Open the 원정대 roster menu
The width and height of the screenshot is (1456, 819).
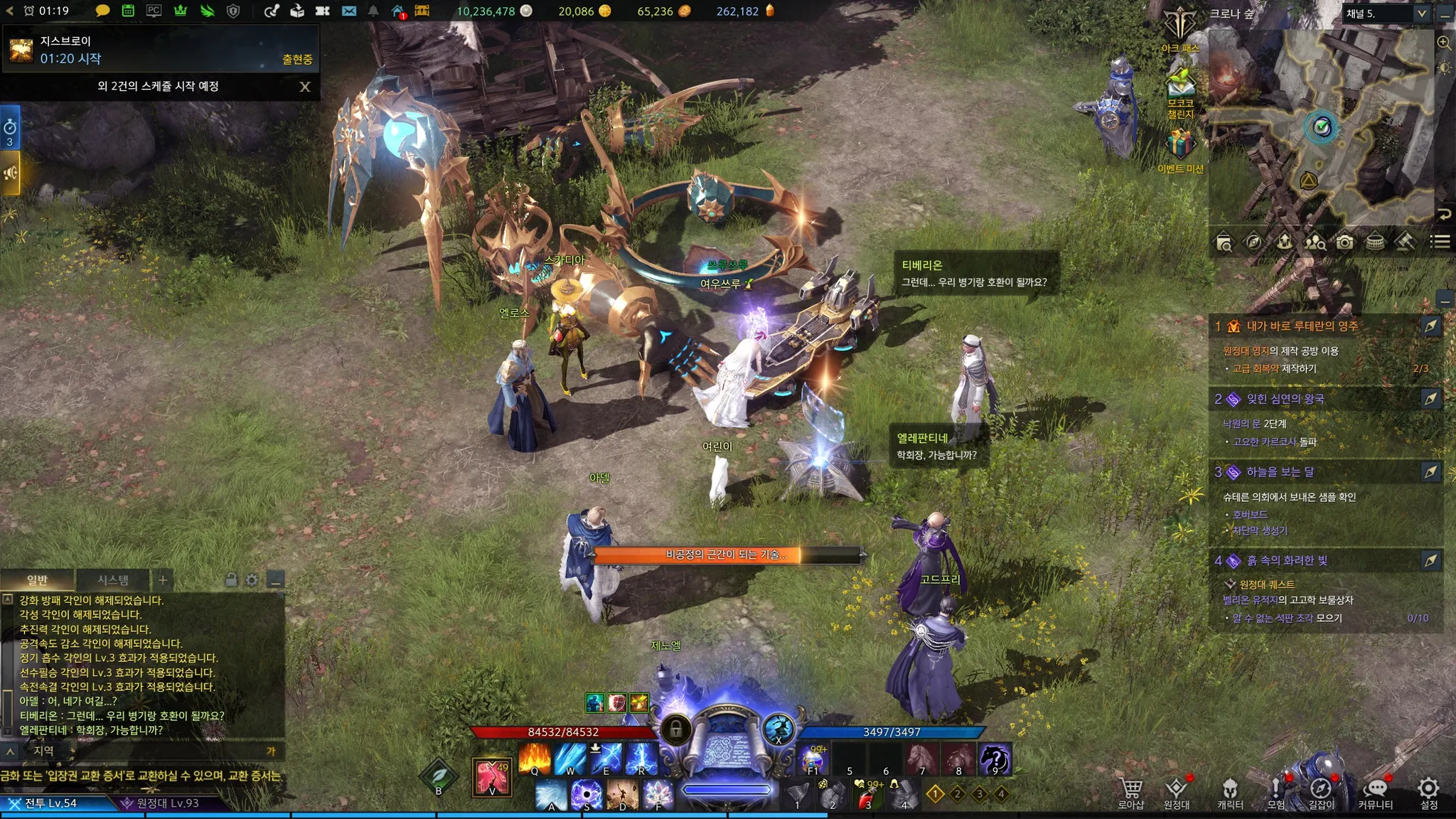click(1176, 792)
